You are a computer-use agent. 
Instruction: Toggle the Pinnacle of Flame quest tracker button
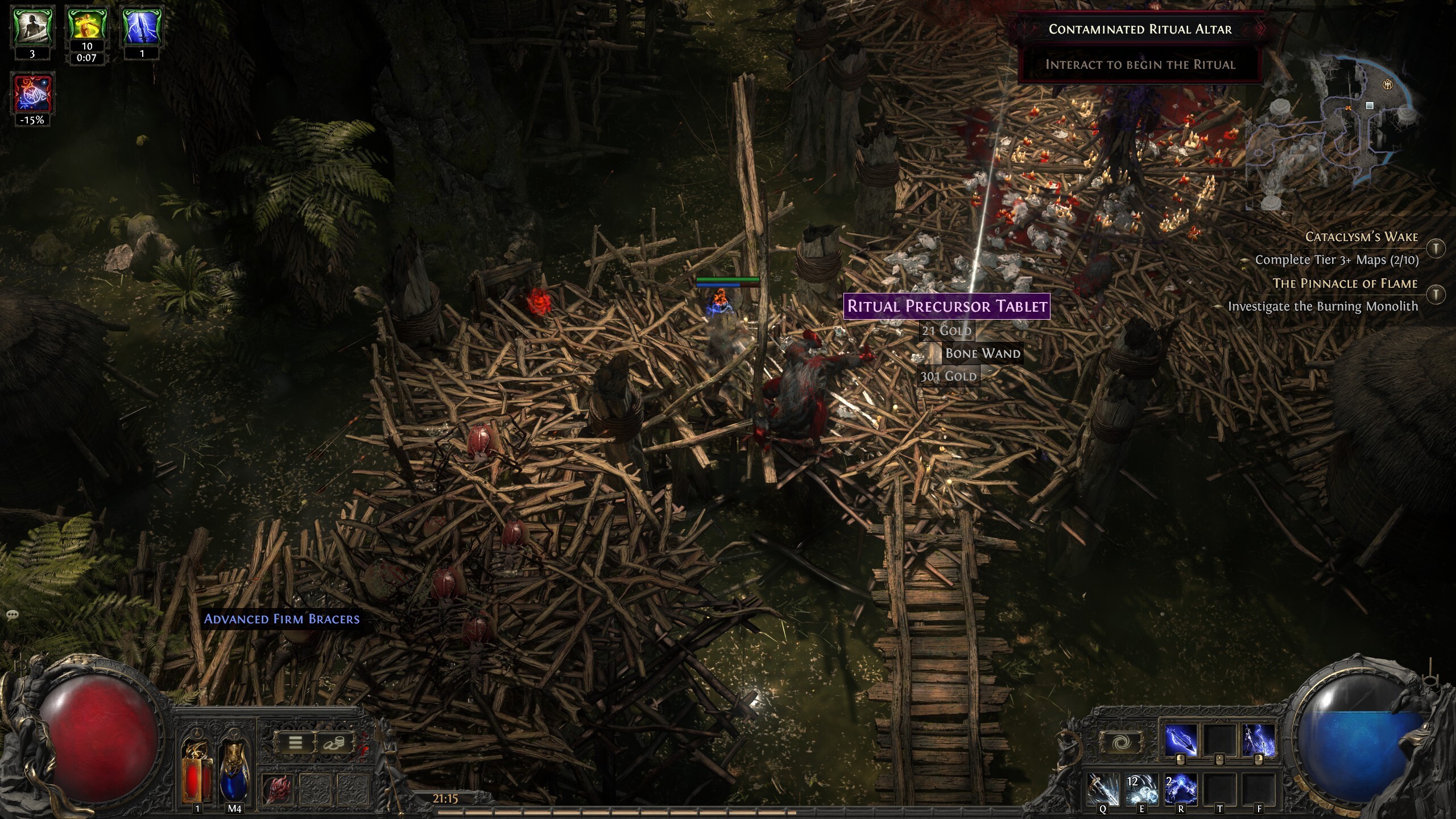coord(1436,294)
